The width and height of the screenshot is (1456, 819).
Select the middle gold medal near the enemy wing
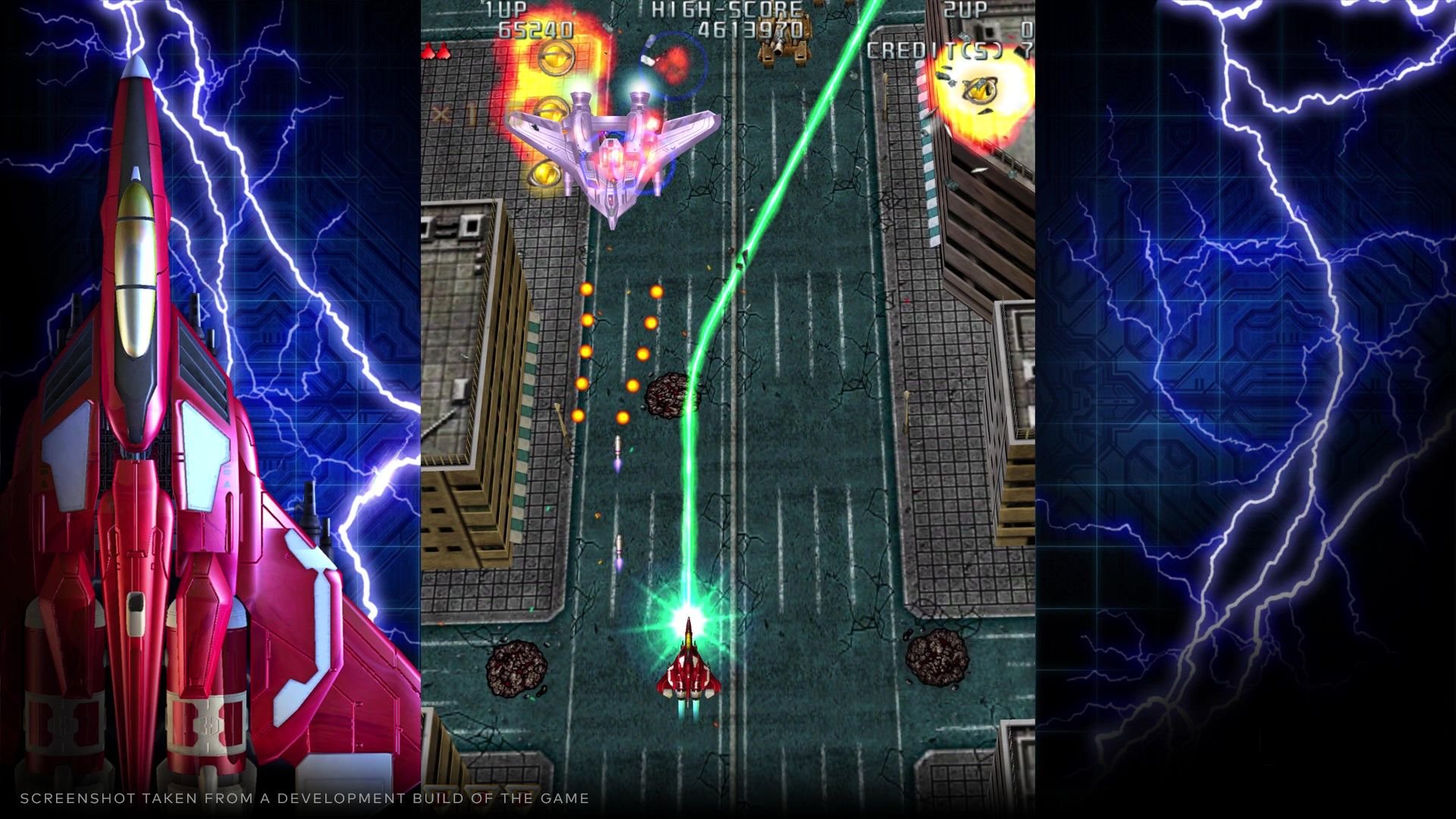click(x=552, y=108)
